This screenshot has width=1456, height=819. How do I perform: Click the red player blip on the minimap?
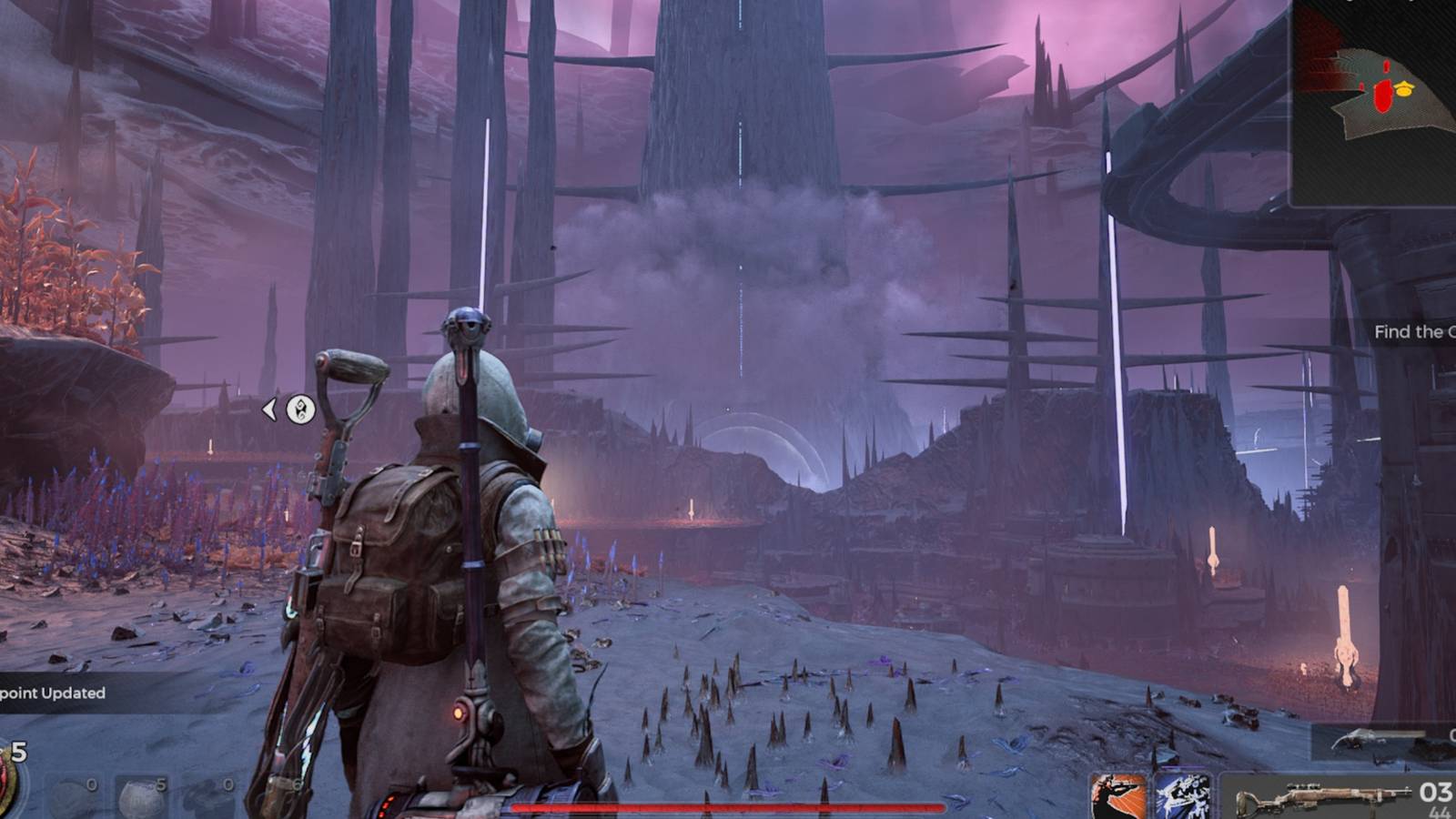pyautogui.click(x=1383, y=91)
